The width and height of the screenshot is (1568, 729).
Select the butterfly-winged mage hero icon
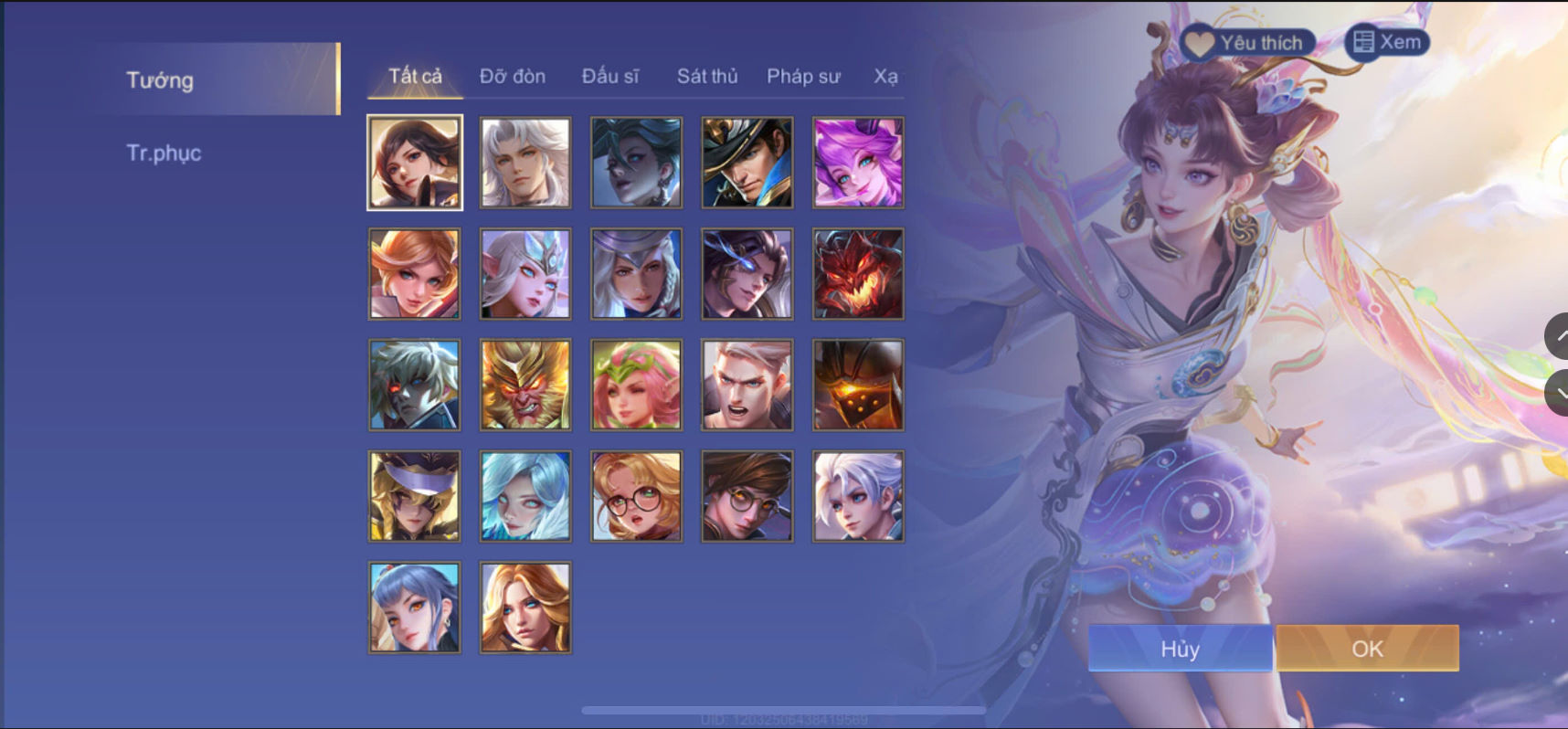pyautogui.click(x=524, y=272)
